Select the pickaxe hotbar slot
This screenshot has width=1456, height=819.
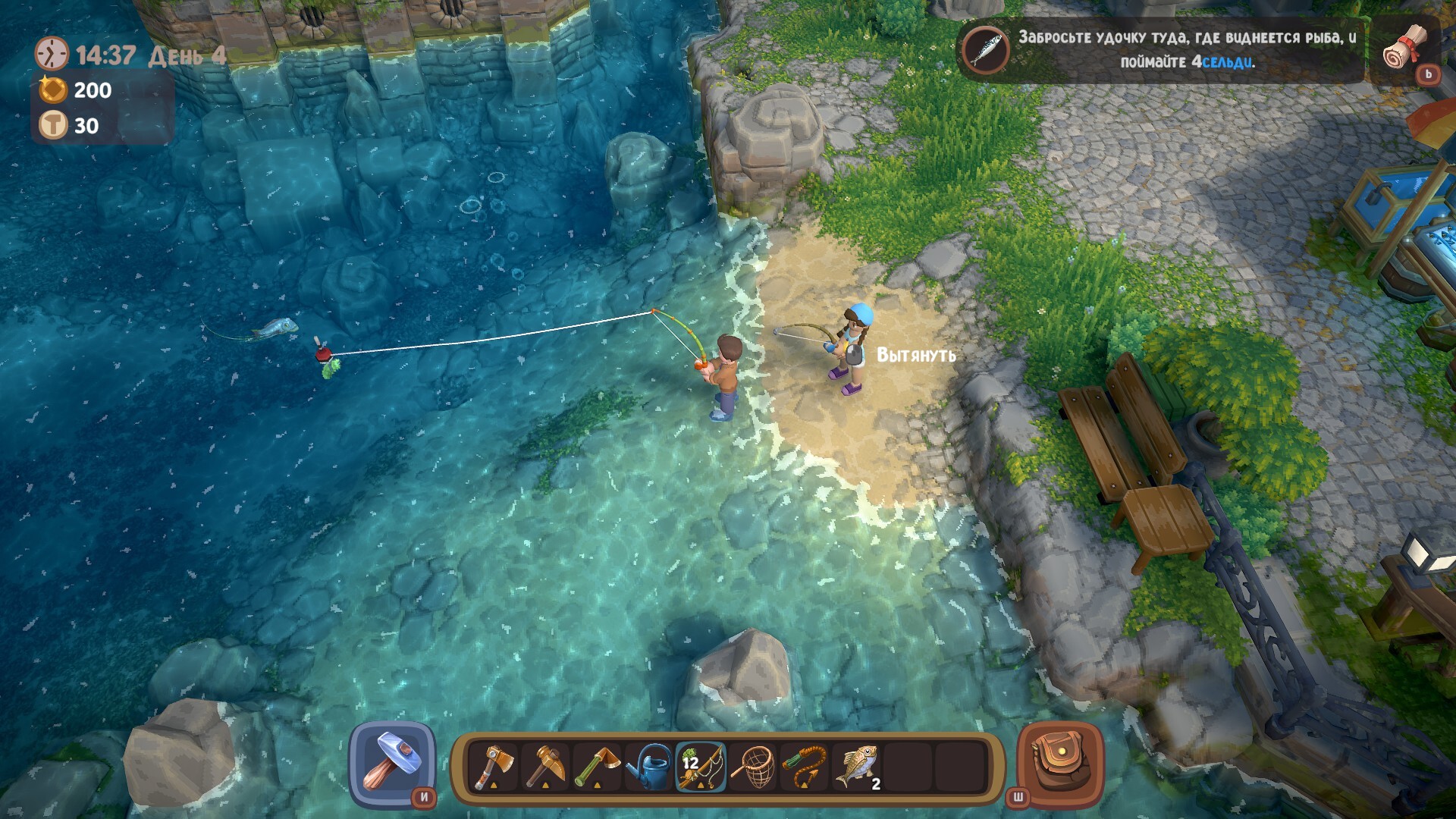click(545, 767)
